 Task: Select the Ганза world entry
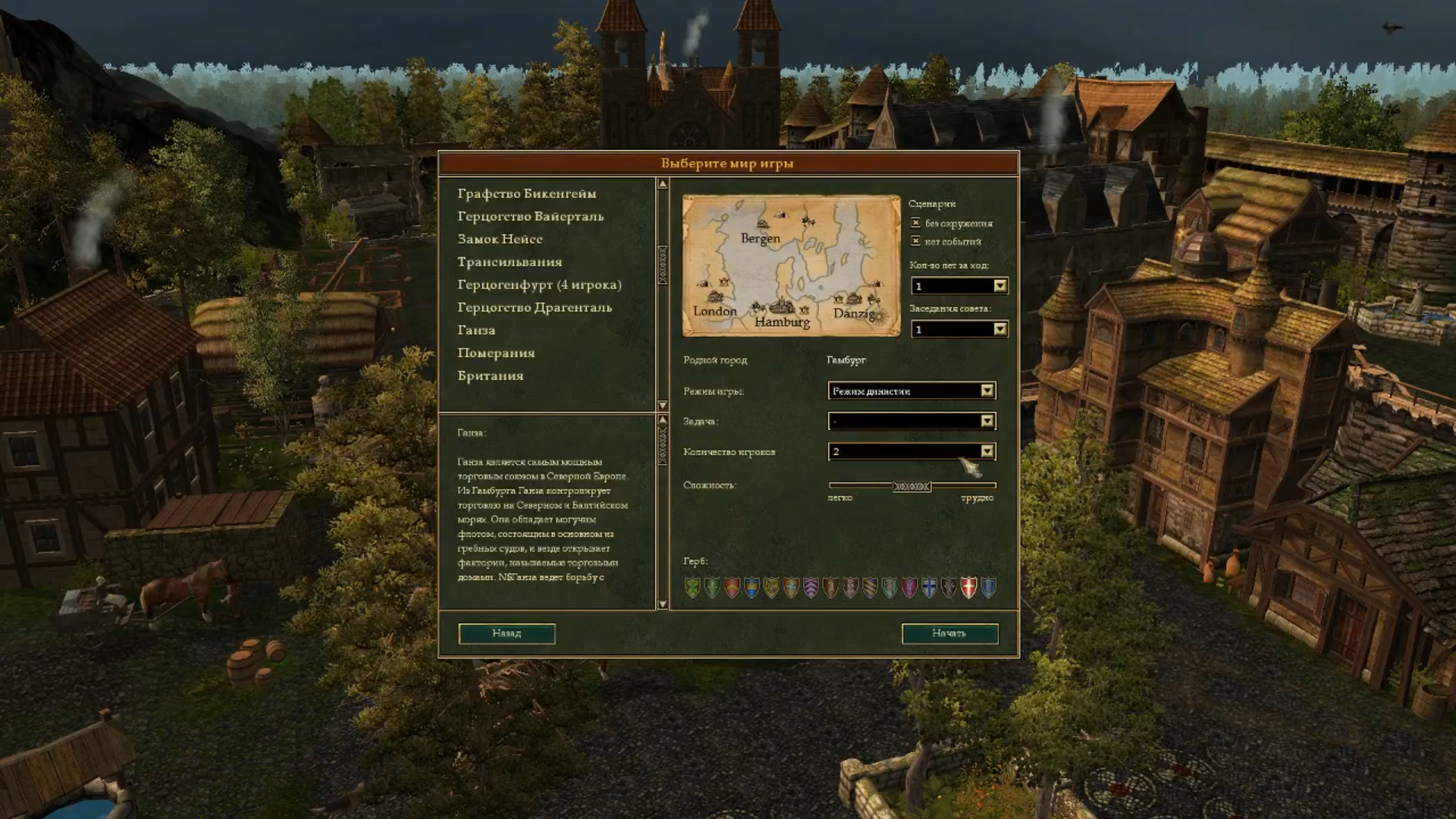pyautogui.click(x=476, y=331)
